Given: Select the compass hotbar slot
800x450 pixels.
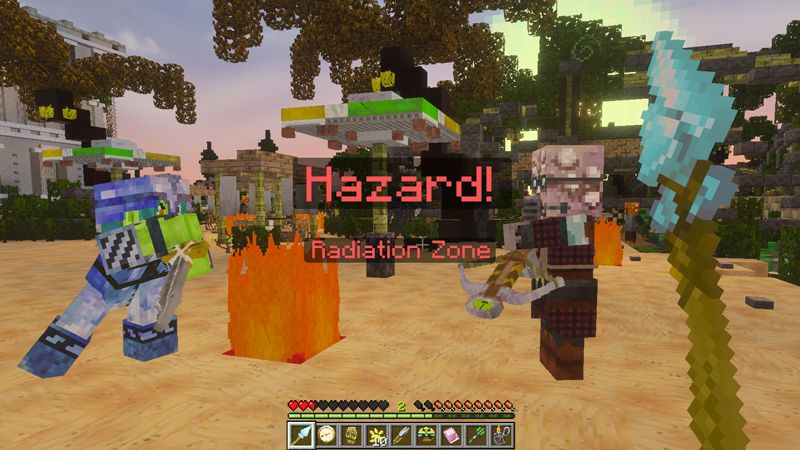Looking at the screenshot, I should (326, 435).
